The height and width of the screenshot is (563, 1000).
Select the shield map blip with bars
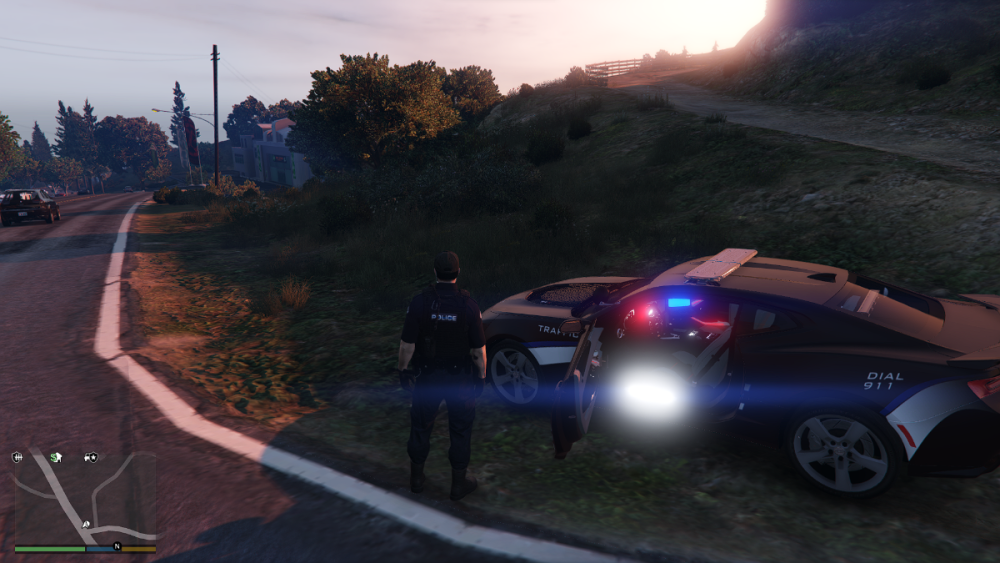(17, 457)
